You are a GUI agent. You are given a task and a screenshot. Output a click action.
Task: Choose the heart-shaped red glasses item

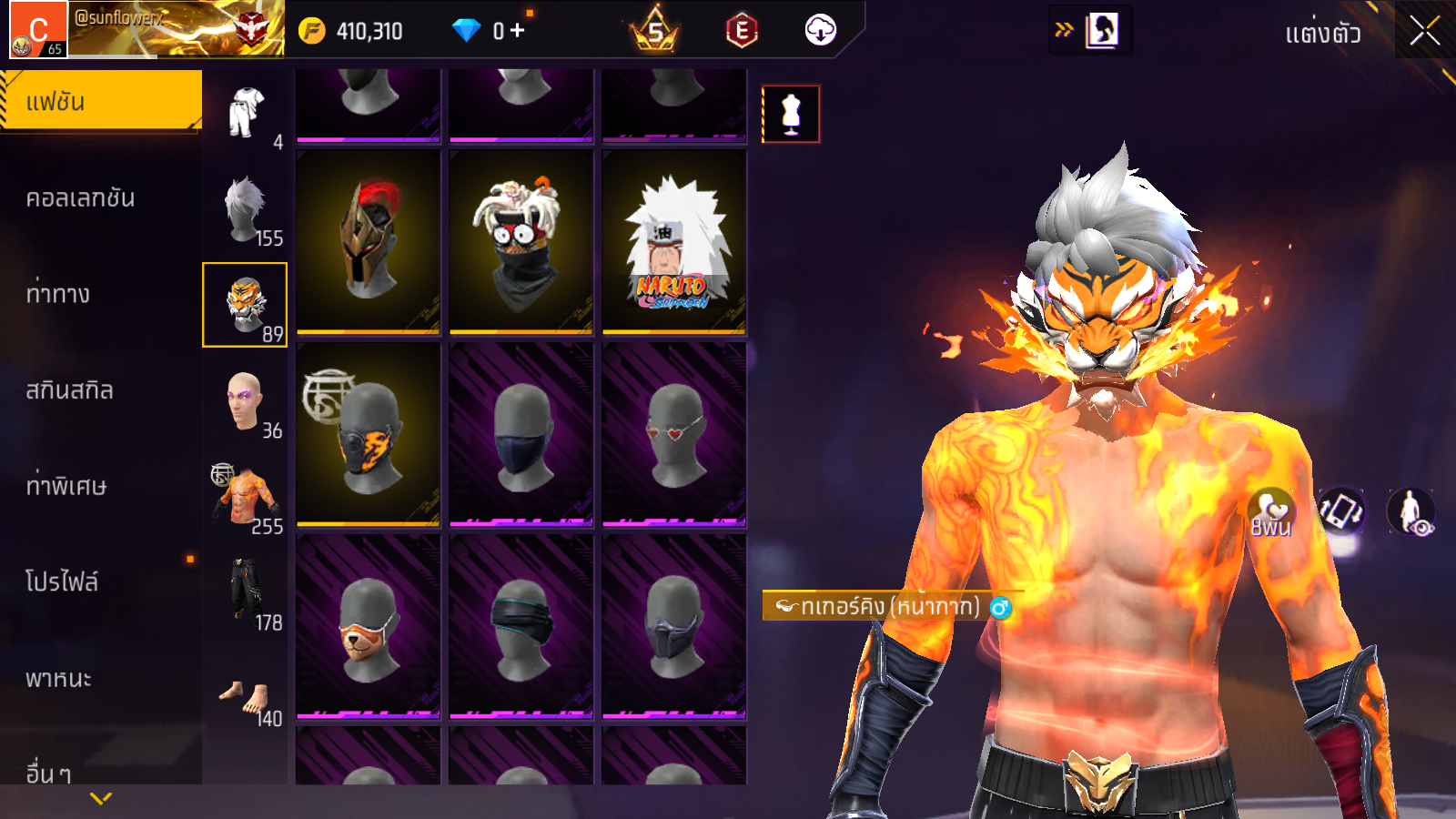[x=674, y=434]
